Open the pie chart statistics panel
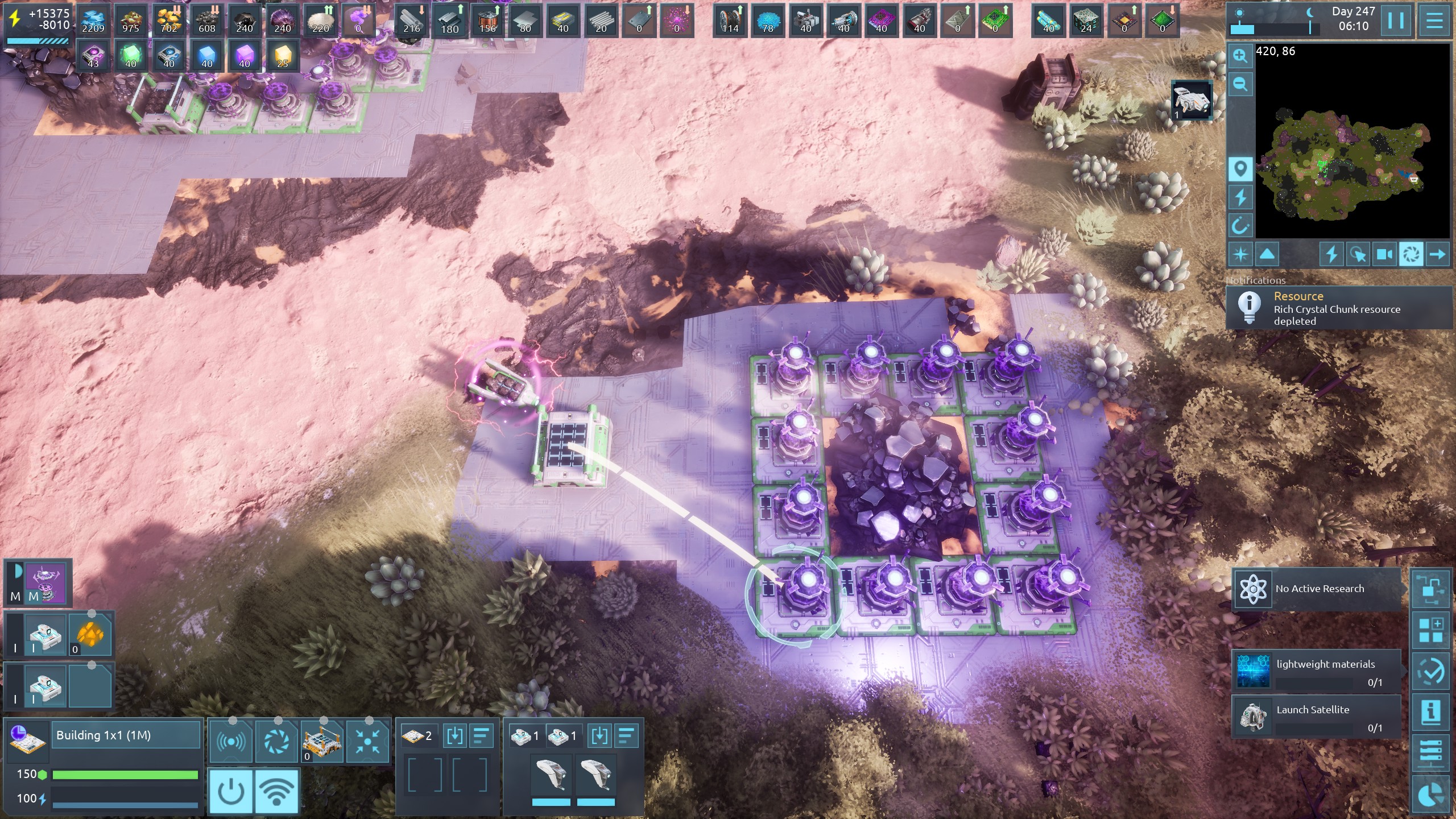Image resolution: width=1456 pixels, height=819 pixels. 1431,795
